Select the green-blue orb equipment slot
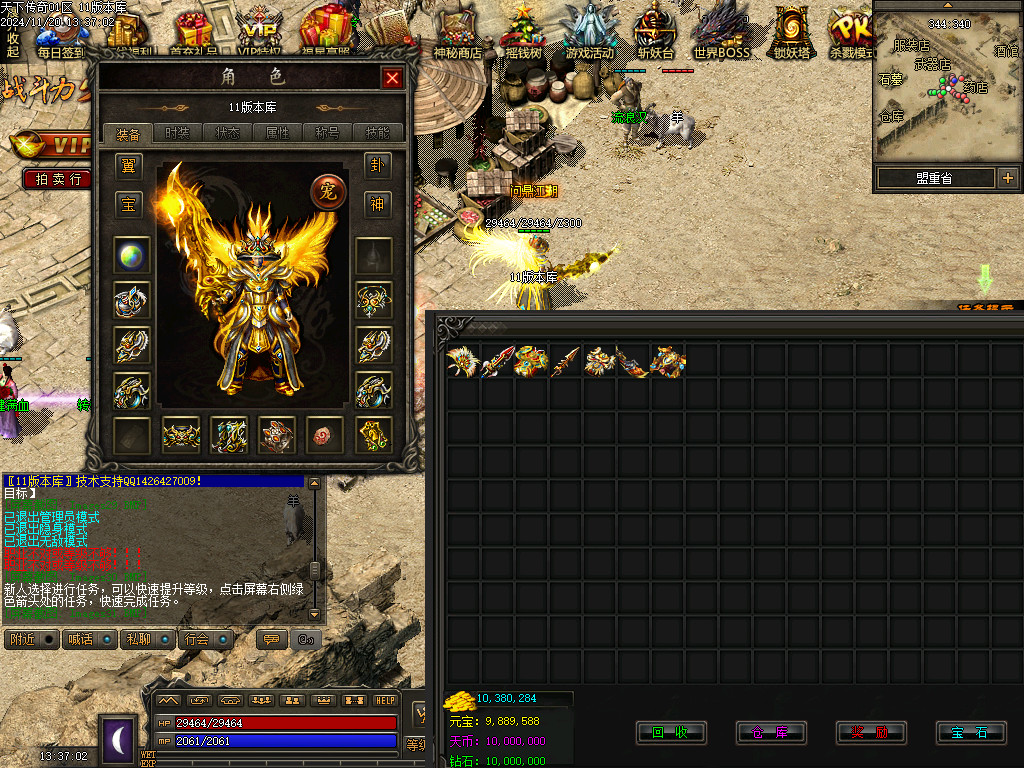1024x768 pixels. 132,254
